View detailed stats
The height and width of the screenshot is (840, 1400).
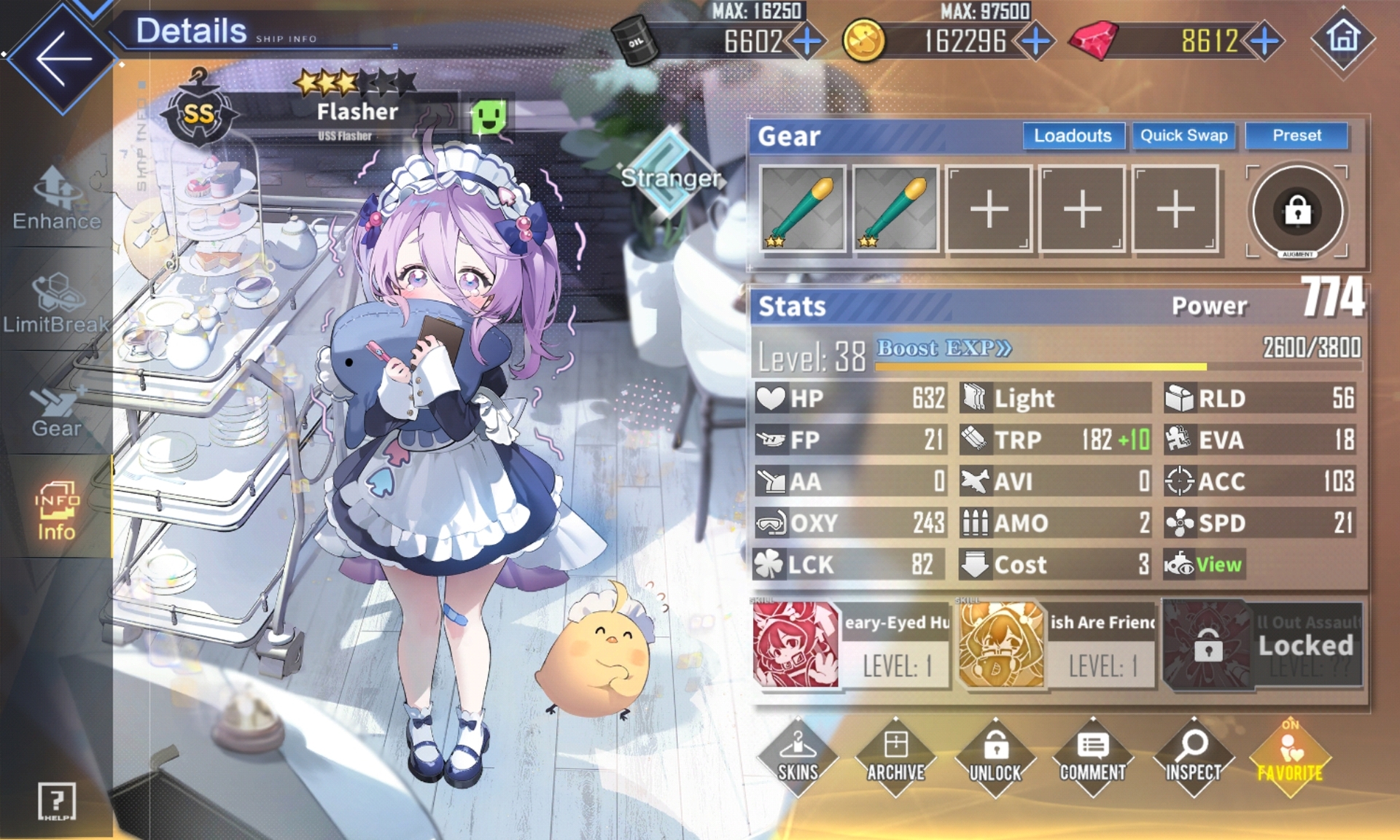click(1216, 564)
